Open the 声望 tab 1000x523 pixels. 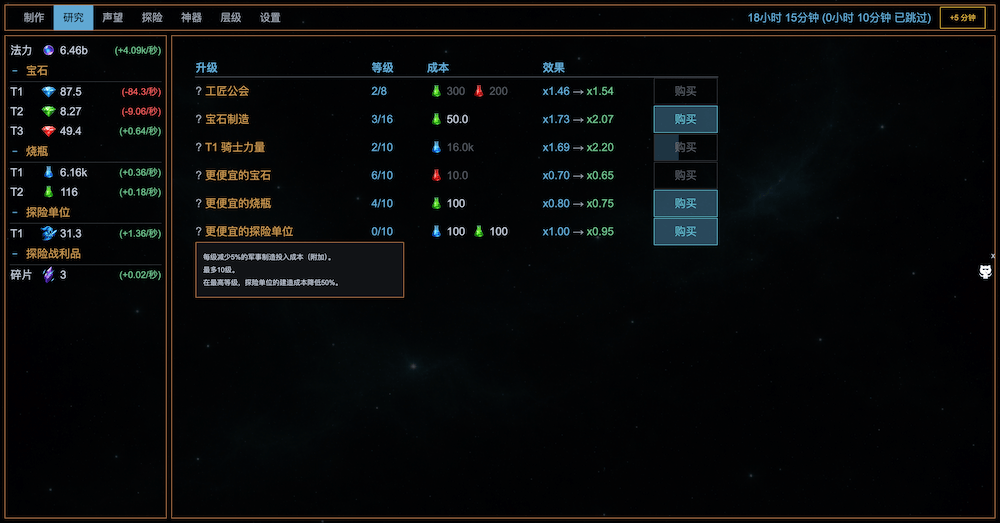113,18
